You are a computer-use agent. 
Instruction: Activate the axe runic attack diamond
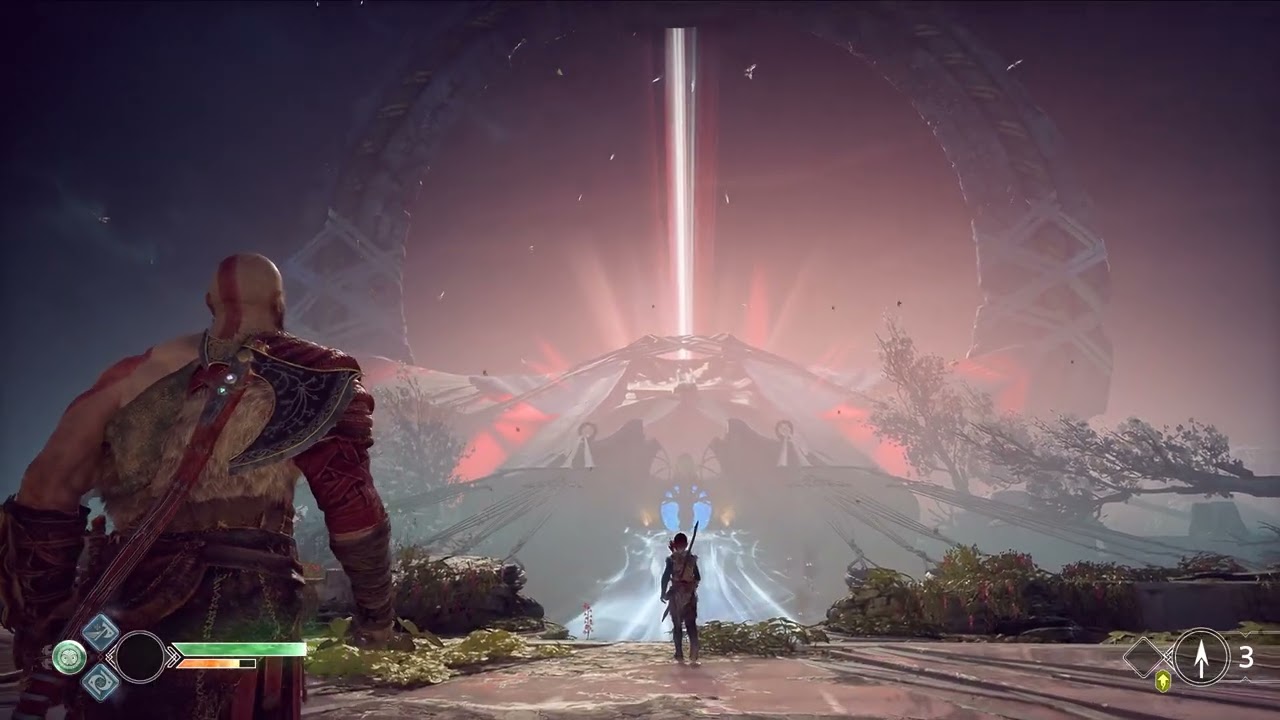[100, 632]
